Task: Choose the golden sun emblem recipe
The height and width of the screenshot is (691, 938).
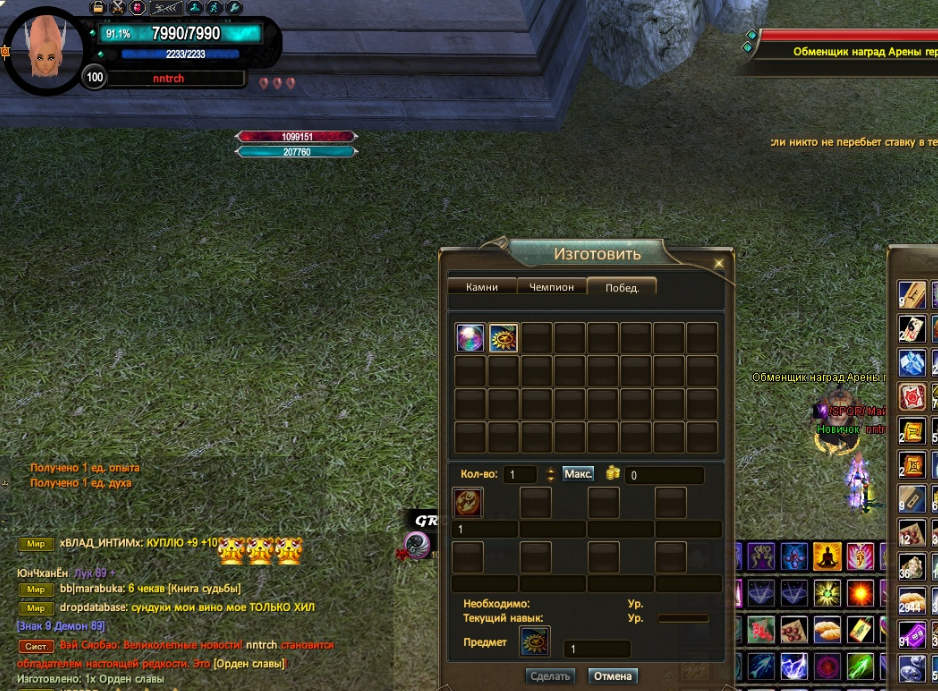Action: (503, 337)
